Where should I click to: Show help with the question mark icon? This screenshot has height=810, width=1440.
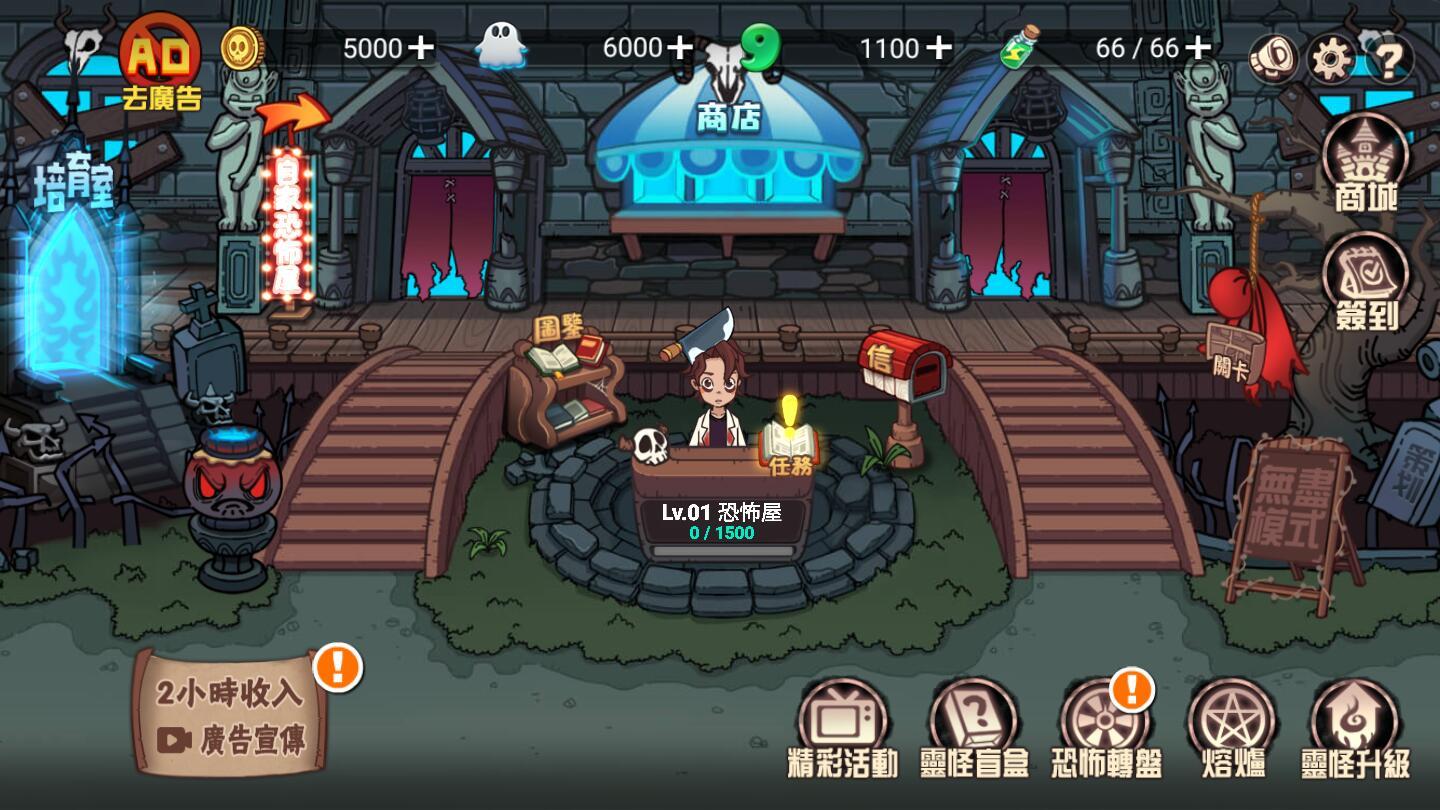tap(1389, 60)
